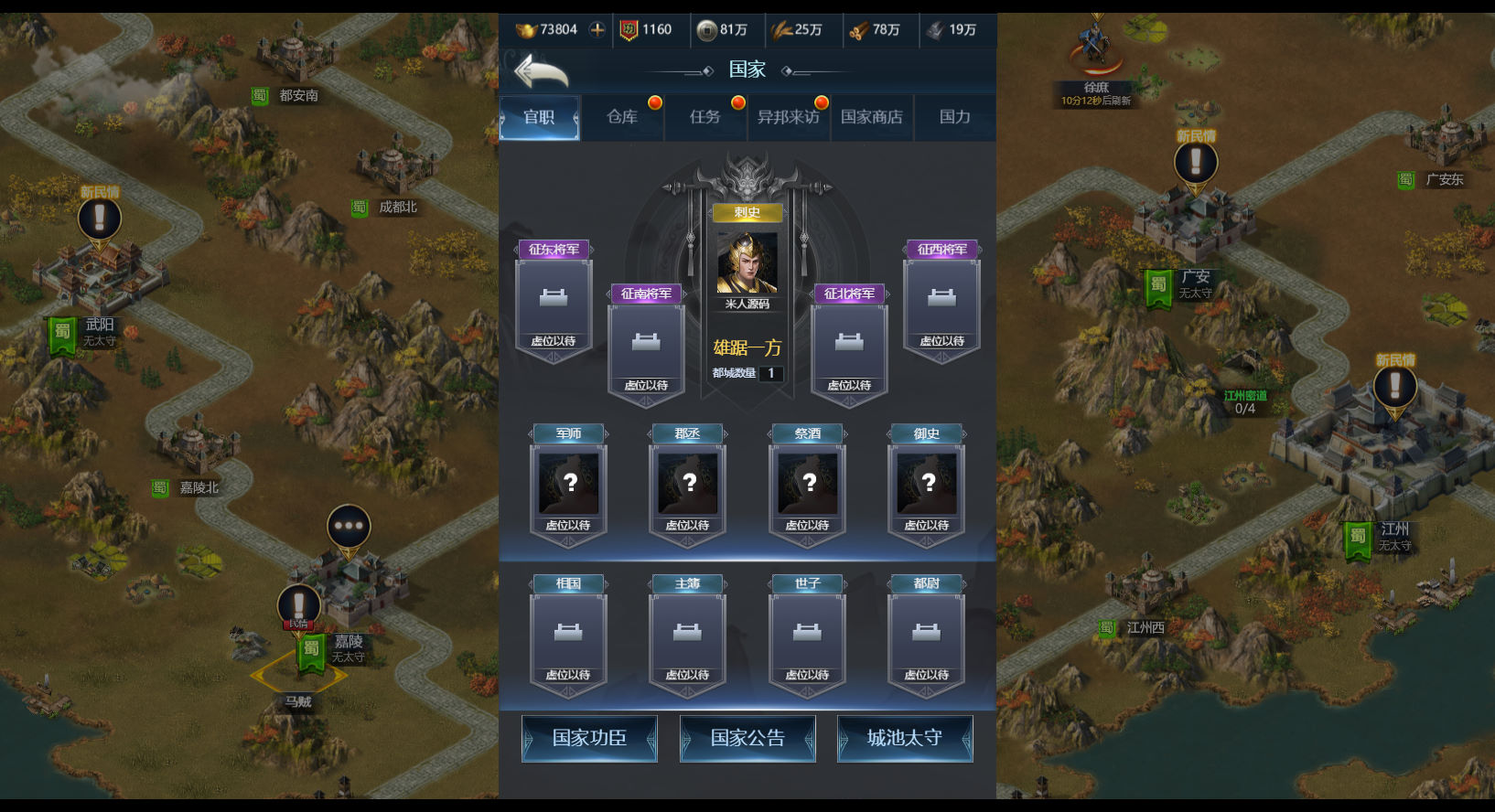Image resolution: width=1495 pixels, height=812 pixels.
Task: Open the 仓库 warehouse tab
Action: 622,117
